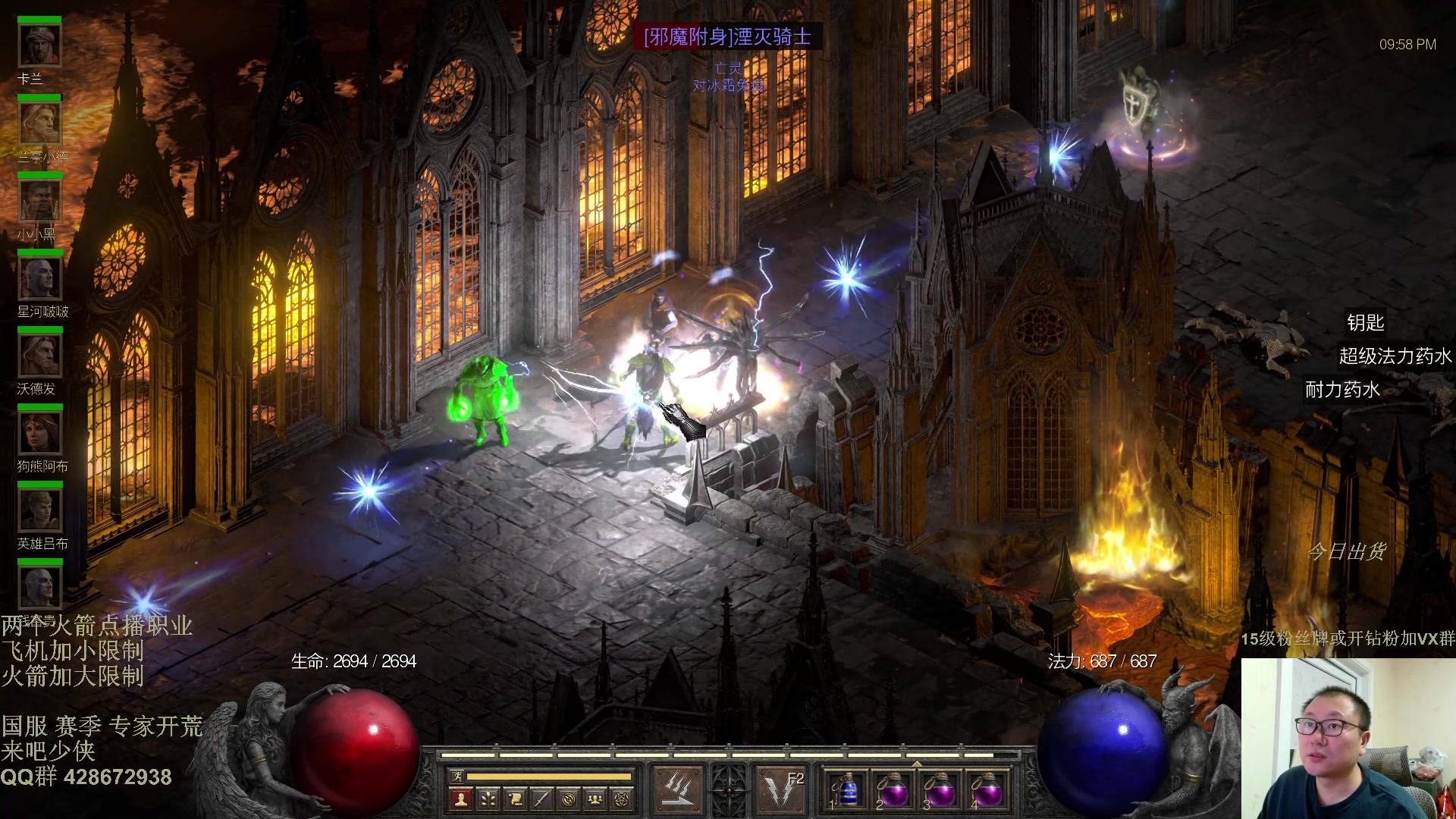Screen dimensions: 1456x819
Task: Use the purple rejuvenation potion in slot 4
Action: pyautogui.click(x=987, y=792)
